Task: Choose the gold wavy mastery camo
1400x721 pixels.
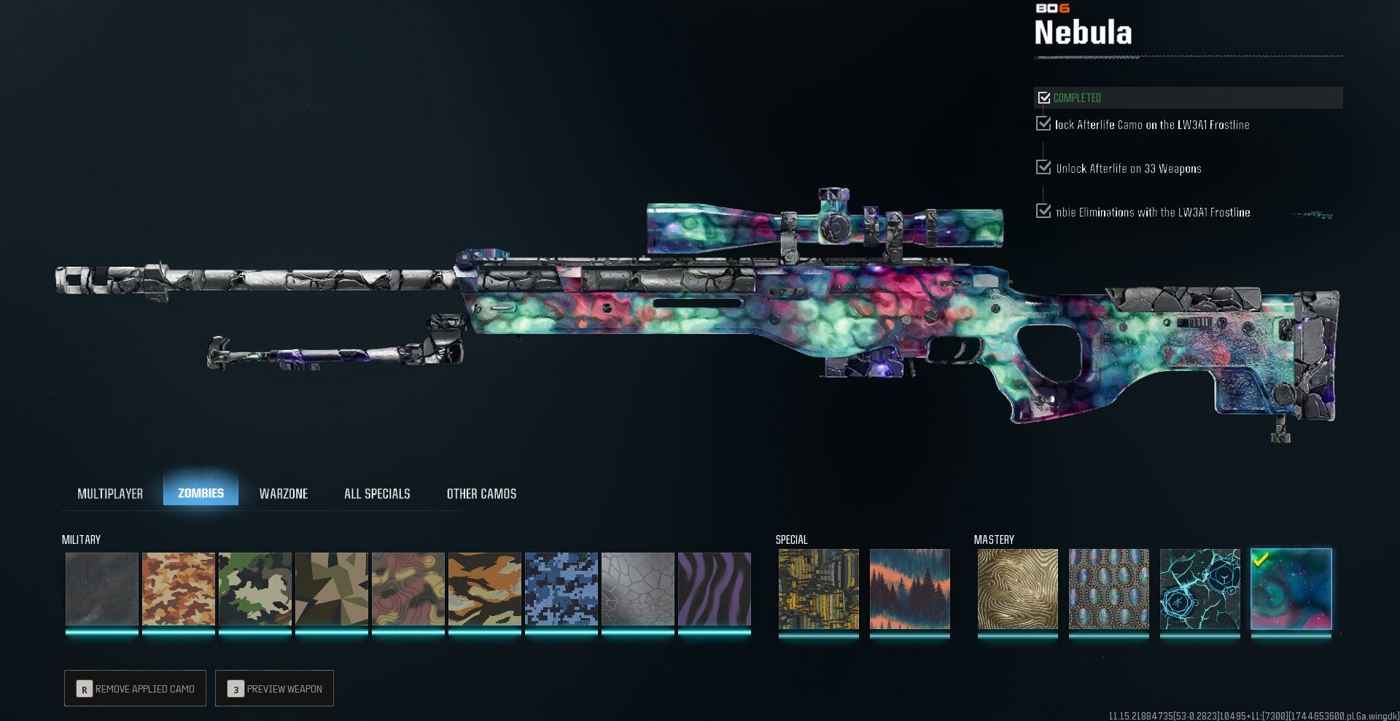Action: (1018, 590)
